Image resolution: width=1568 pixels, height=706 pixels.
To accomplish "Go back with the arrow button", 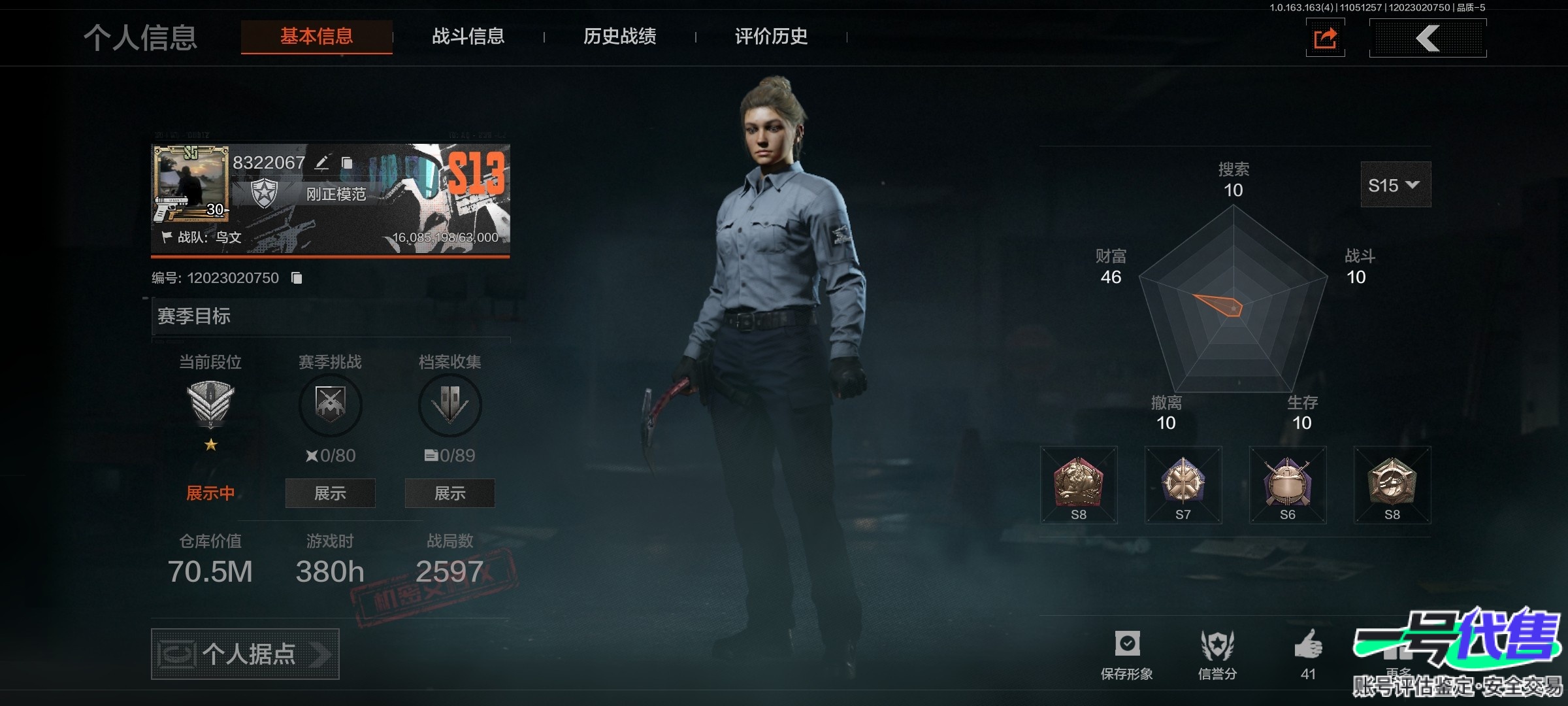I will point(1428,39).
